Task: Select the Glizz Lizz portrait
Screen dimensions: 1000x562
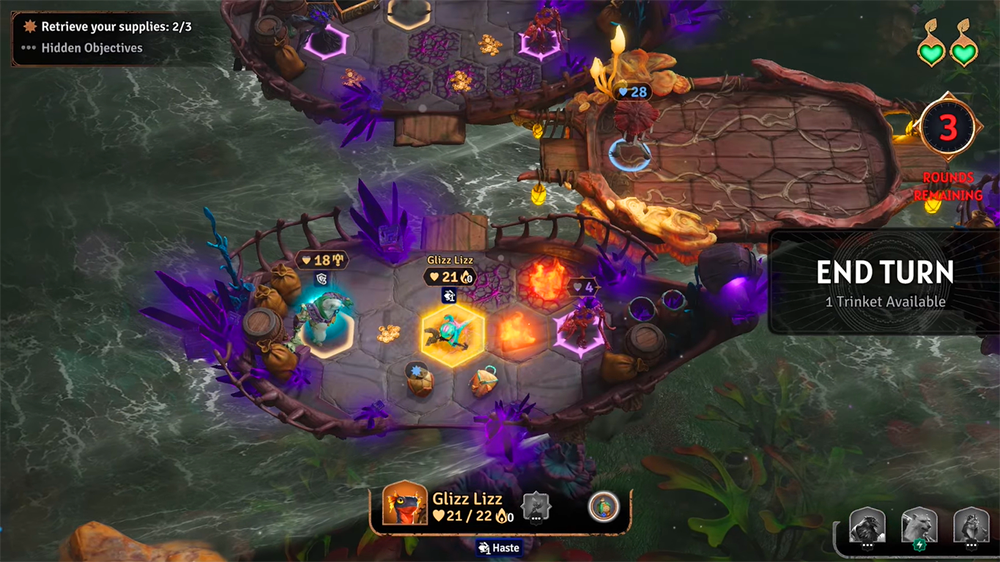Action: click(404, 506)
